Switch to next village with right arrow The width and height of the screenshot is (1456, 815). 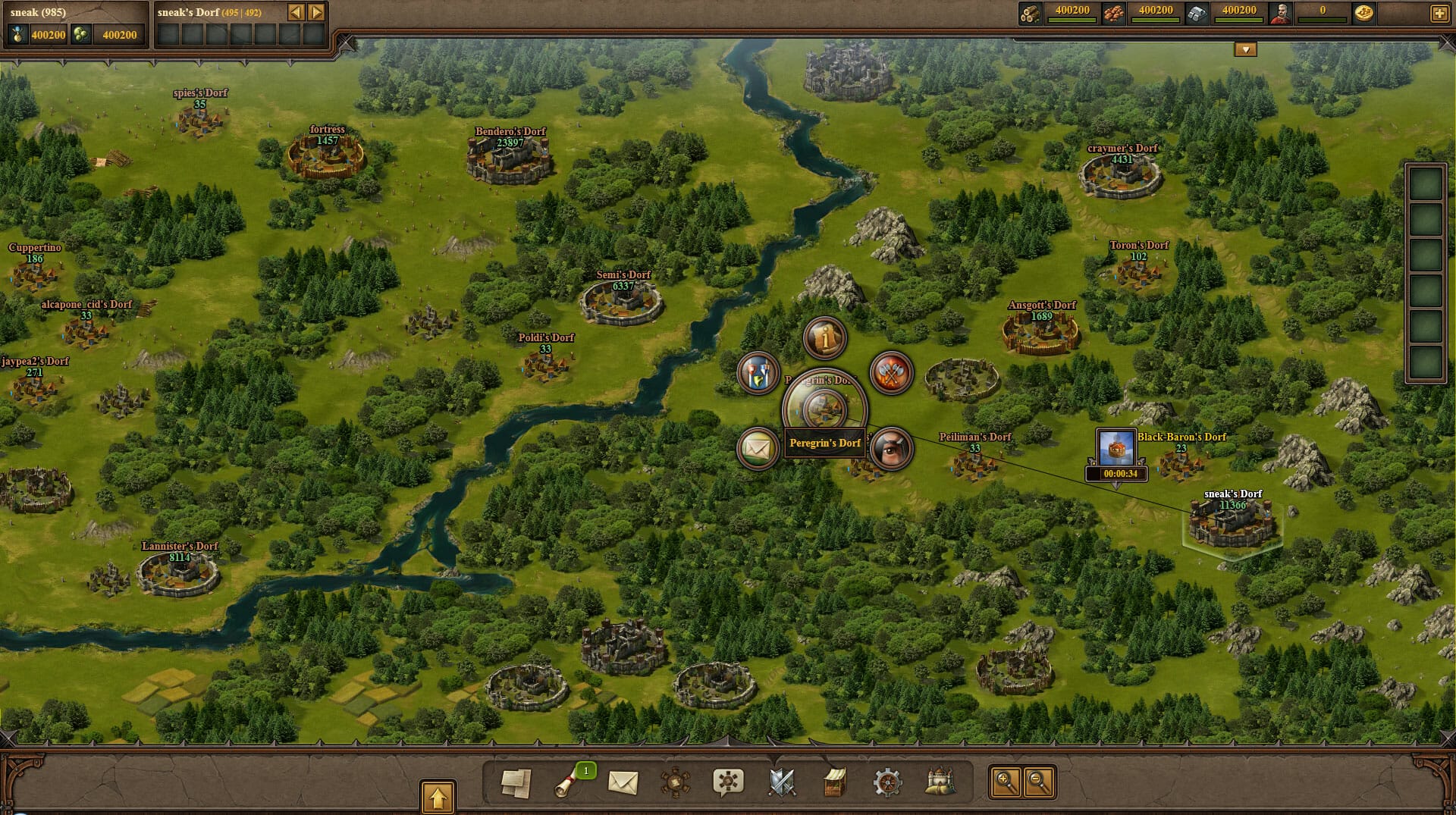(317, 12)
